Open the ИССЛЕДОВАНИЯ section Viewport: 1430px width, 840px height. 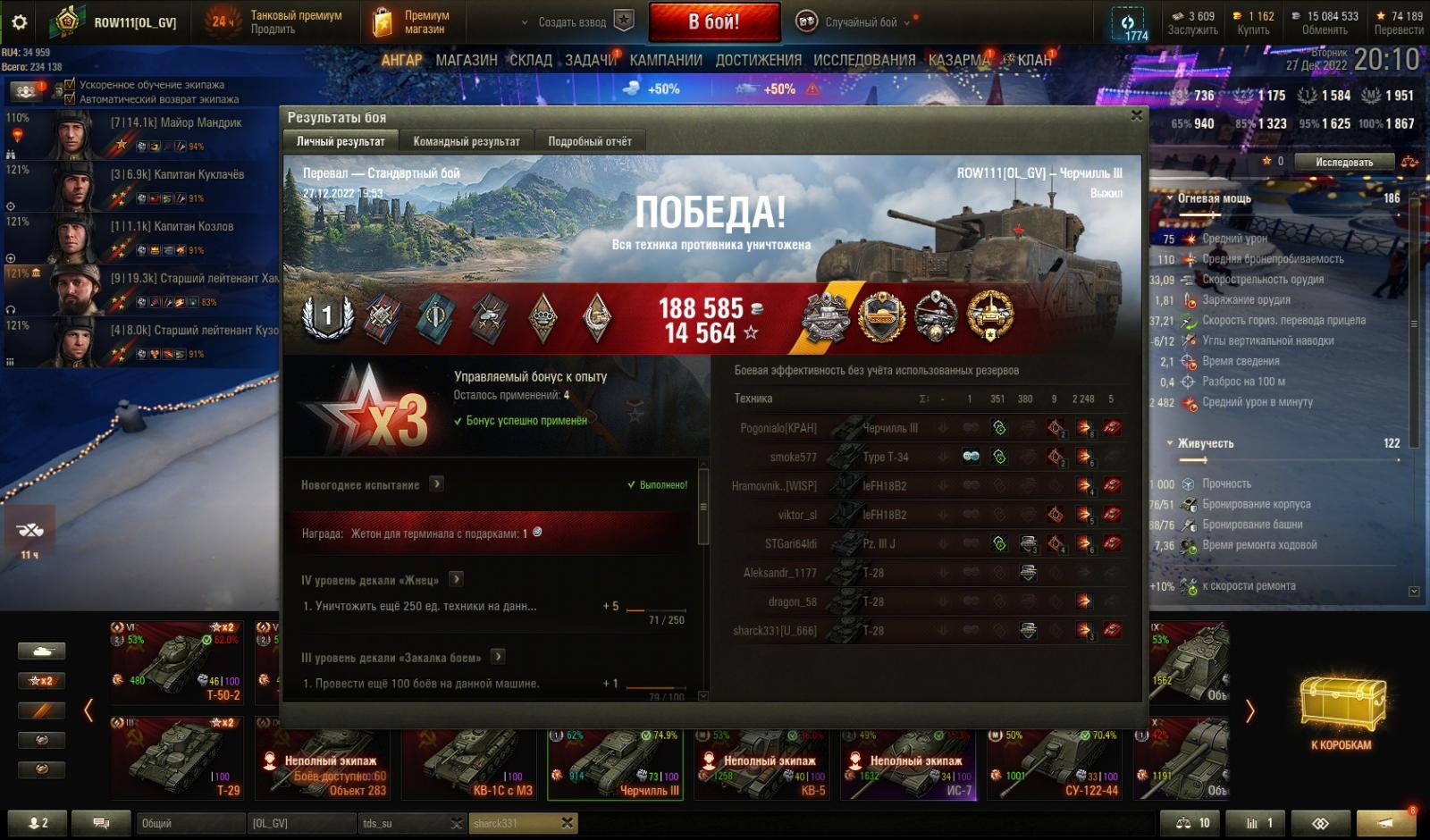[x=864, y=60]
